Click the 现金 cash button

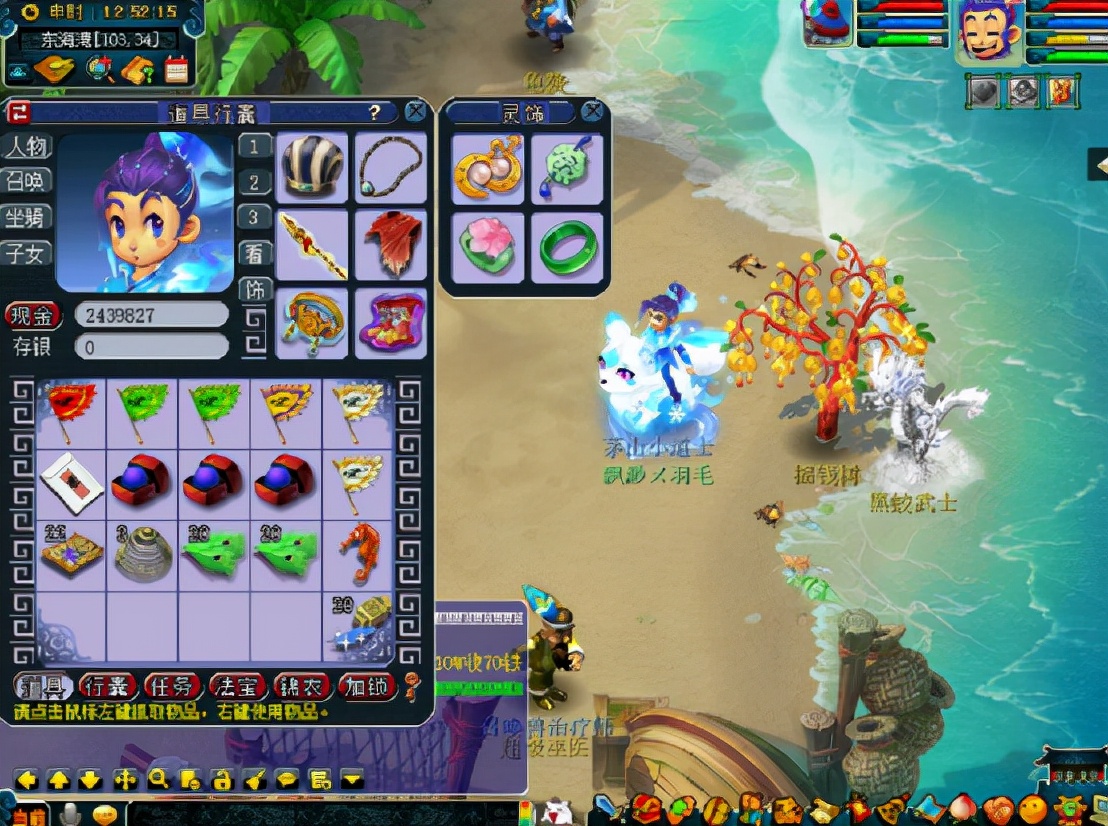33,316
